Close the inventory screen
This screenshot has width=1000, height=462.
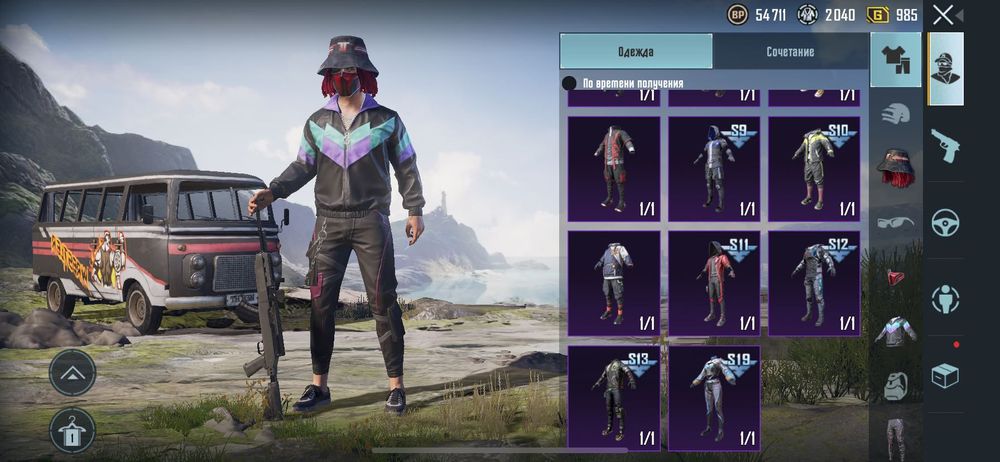click(943, 15)
